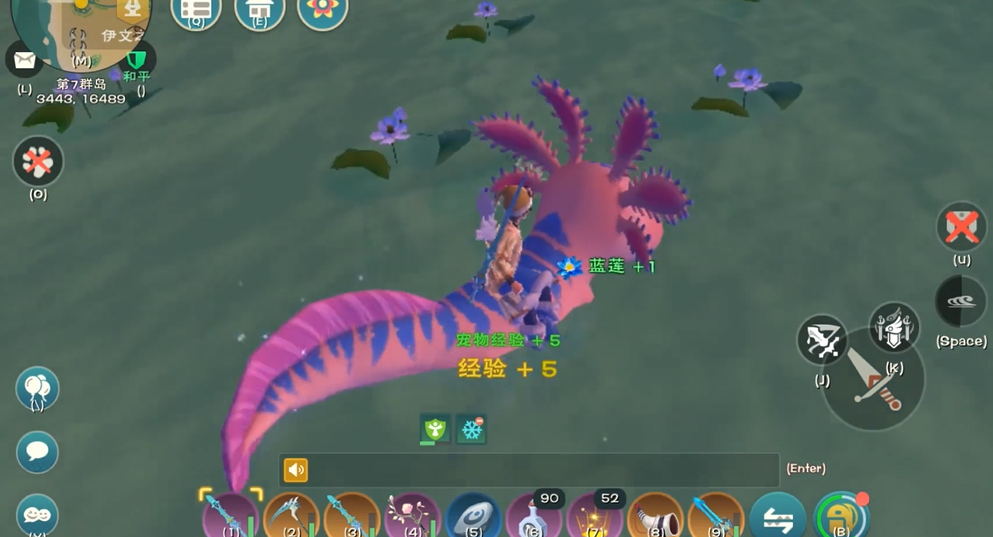The image size is (993, 537).
Task: Open the flower icon menu
Action: point(322,11)
